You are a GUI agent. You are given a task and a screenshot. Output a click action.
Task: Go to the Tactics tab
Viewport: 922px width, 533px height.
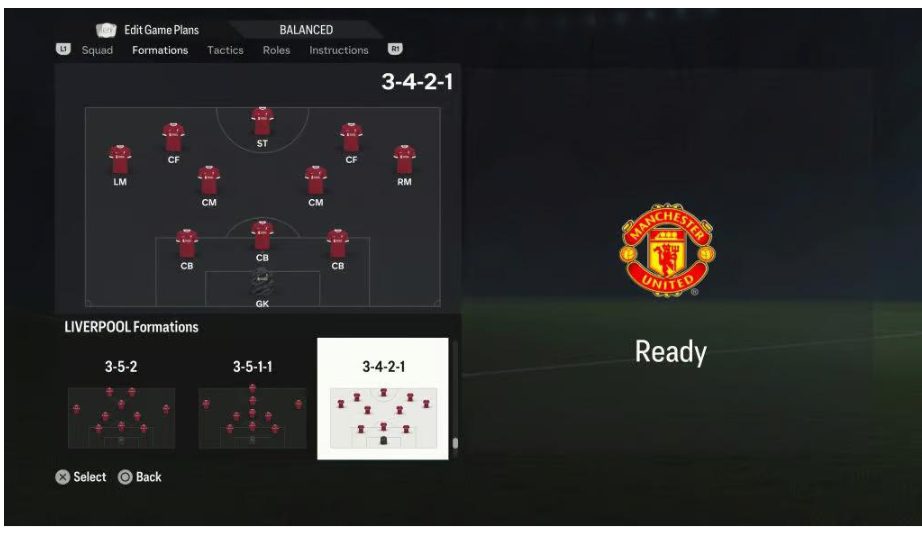point(225,50)
